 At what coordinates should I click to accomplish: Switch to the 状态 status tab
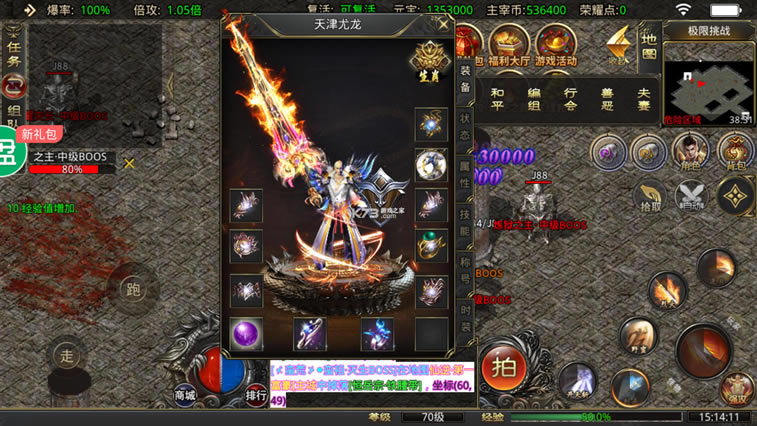coord(466,130)
